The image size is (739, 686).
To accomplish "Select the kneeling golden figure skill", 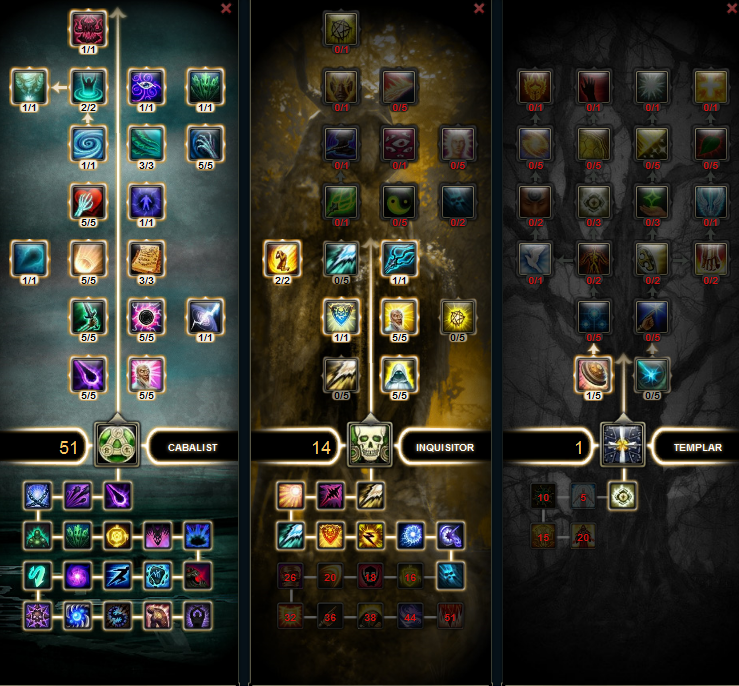I will click(282, 258).
